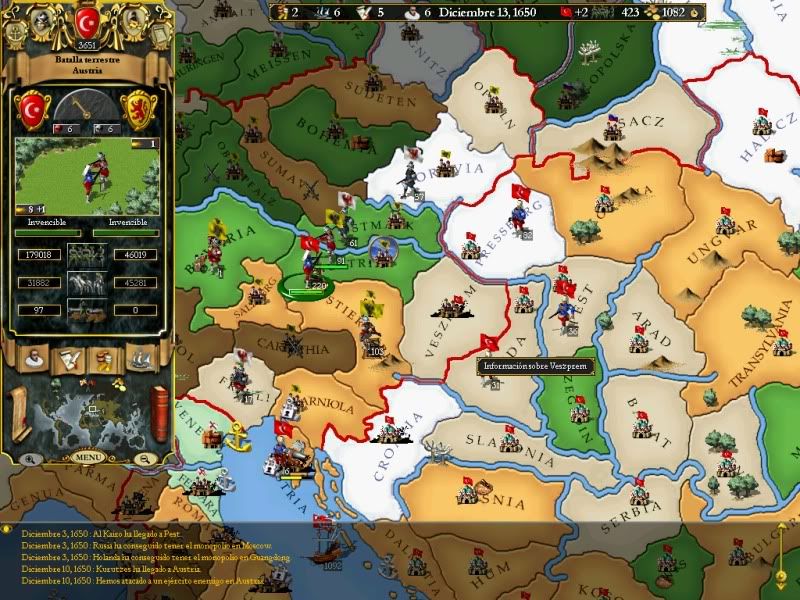The image size is (800, 600).
Task: Open the message log scroll arrow
Action: 781,578
